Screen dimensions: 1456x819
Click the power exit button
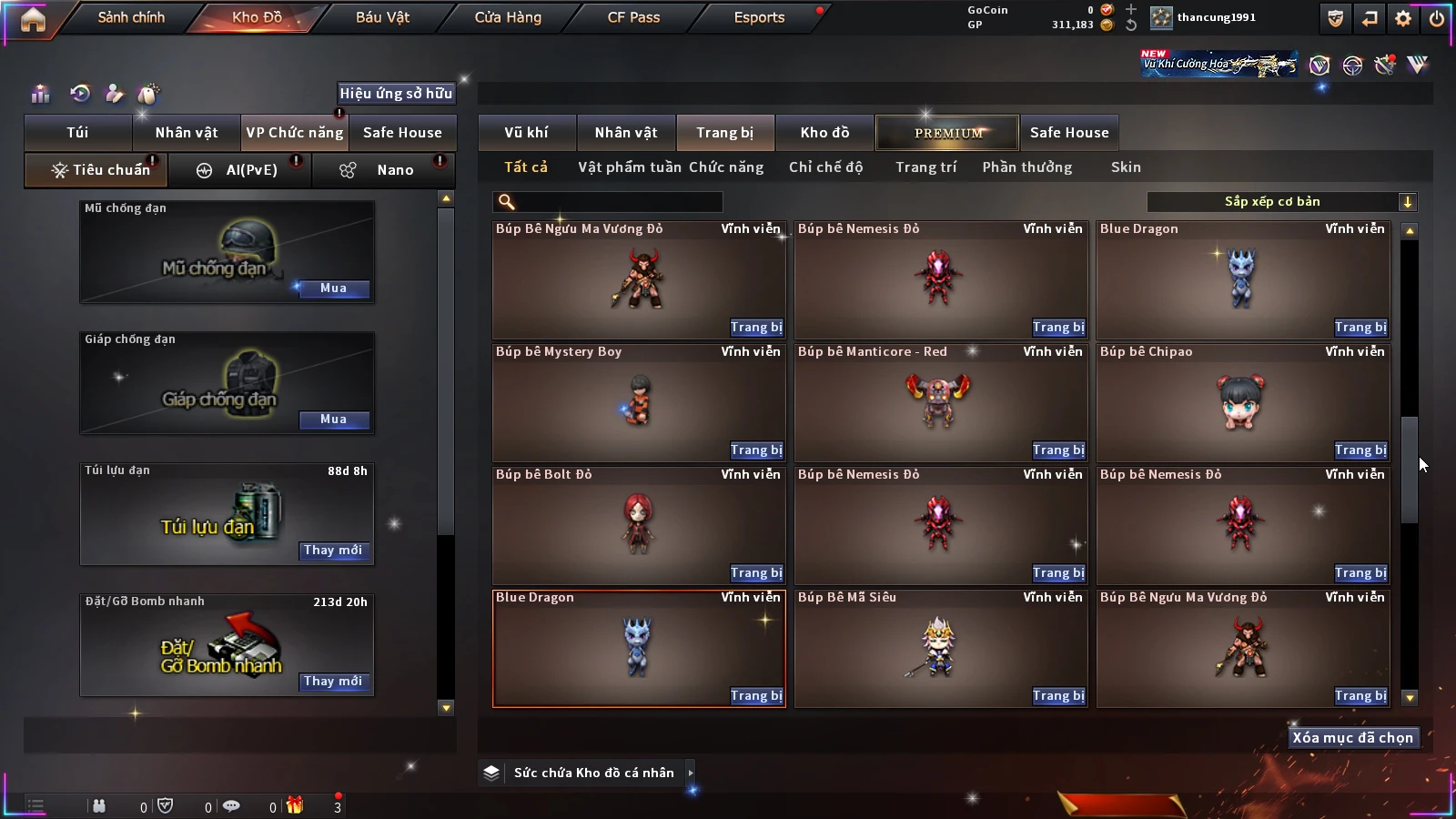[x=1437, y=18]
